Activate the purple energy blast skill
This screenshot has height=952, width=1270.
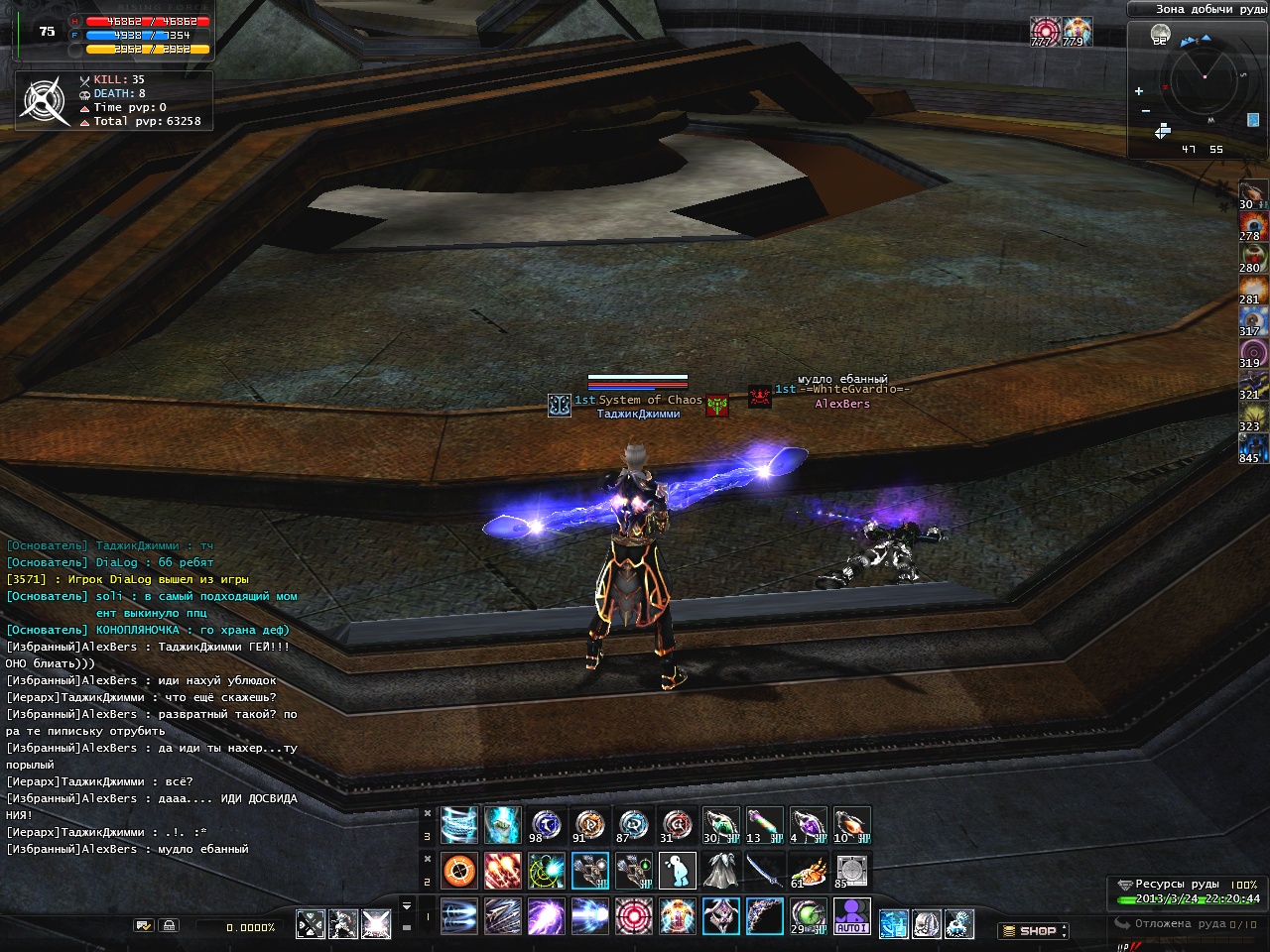point(546,916)
